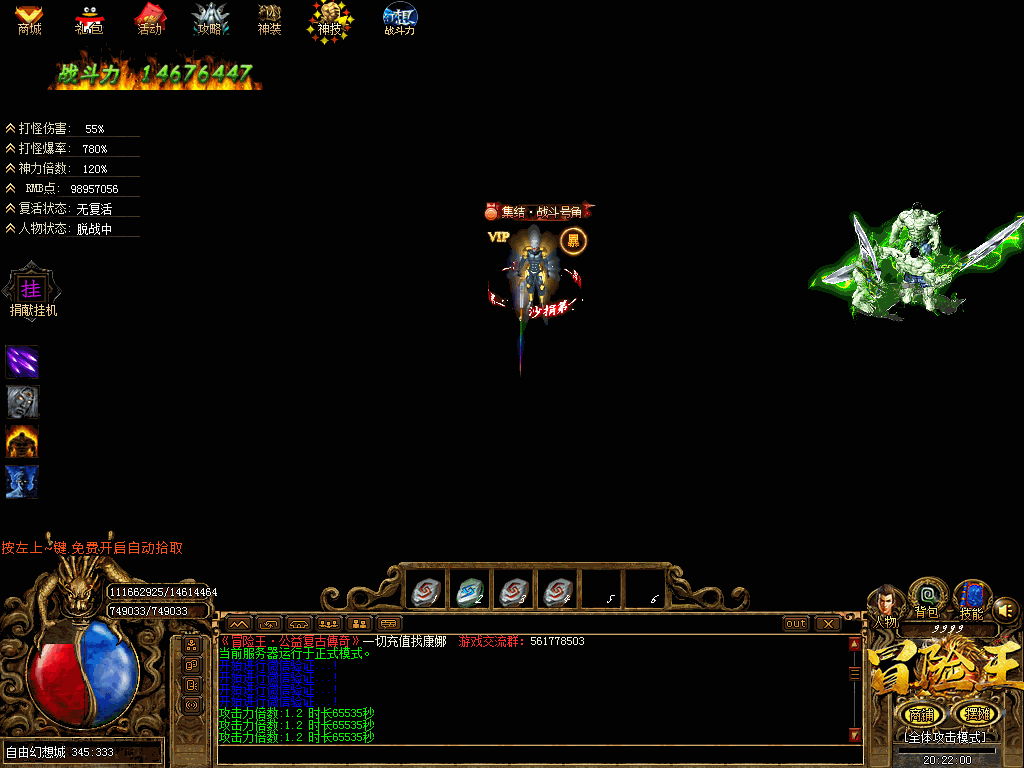Image resolution: width=1024 pixels, height=768 pixels.
Task: Open the 礼包 gift pack icon
Action: (89, 19)
